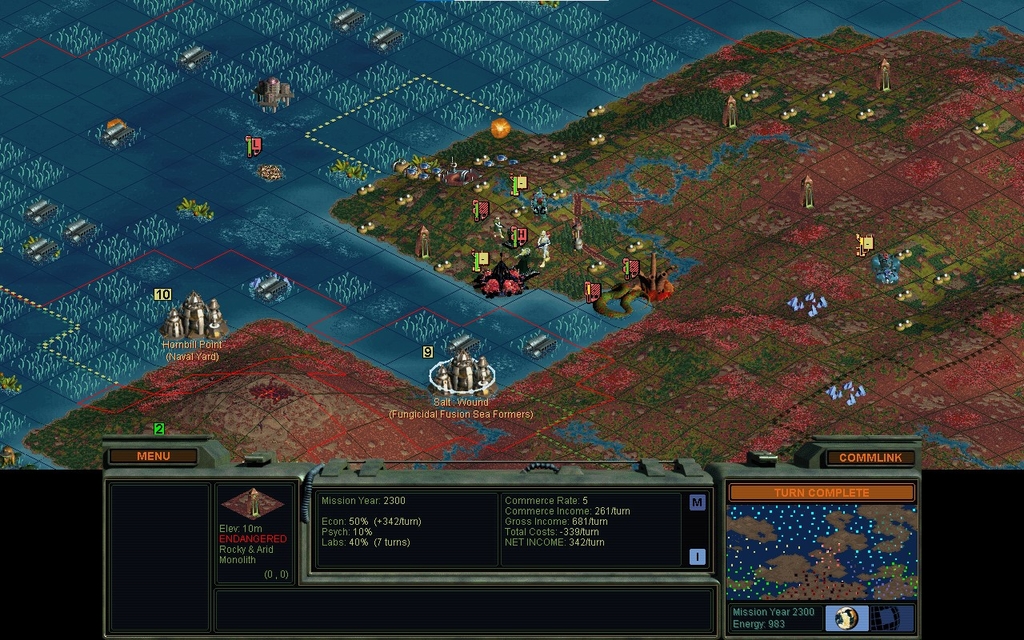This screenshot has height=640, width=1024.
Task: End the turn with TURN COMPLETE
Action: pos(821,493)
